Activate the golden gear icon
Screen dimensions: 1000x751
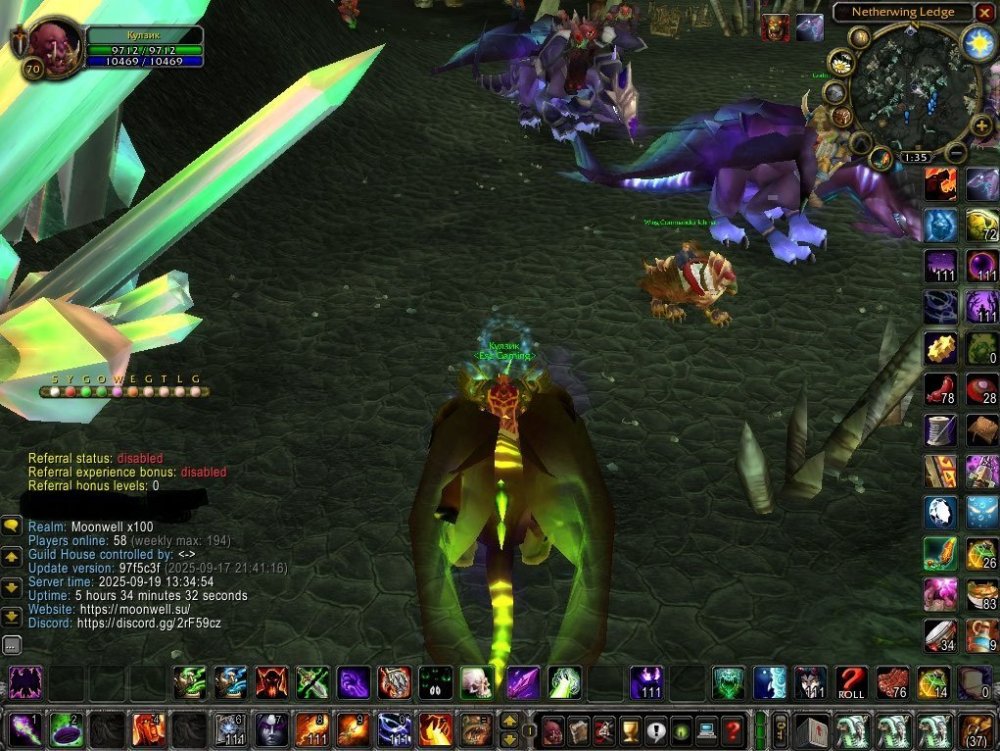point(940,348)
